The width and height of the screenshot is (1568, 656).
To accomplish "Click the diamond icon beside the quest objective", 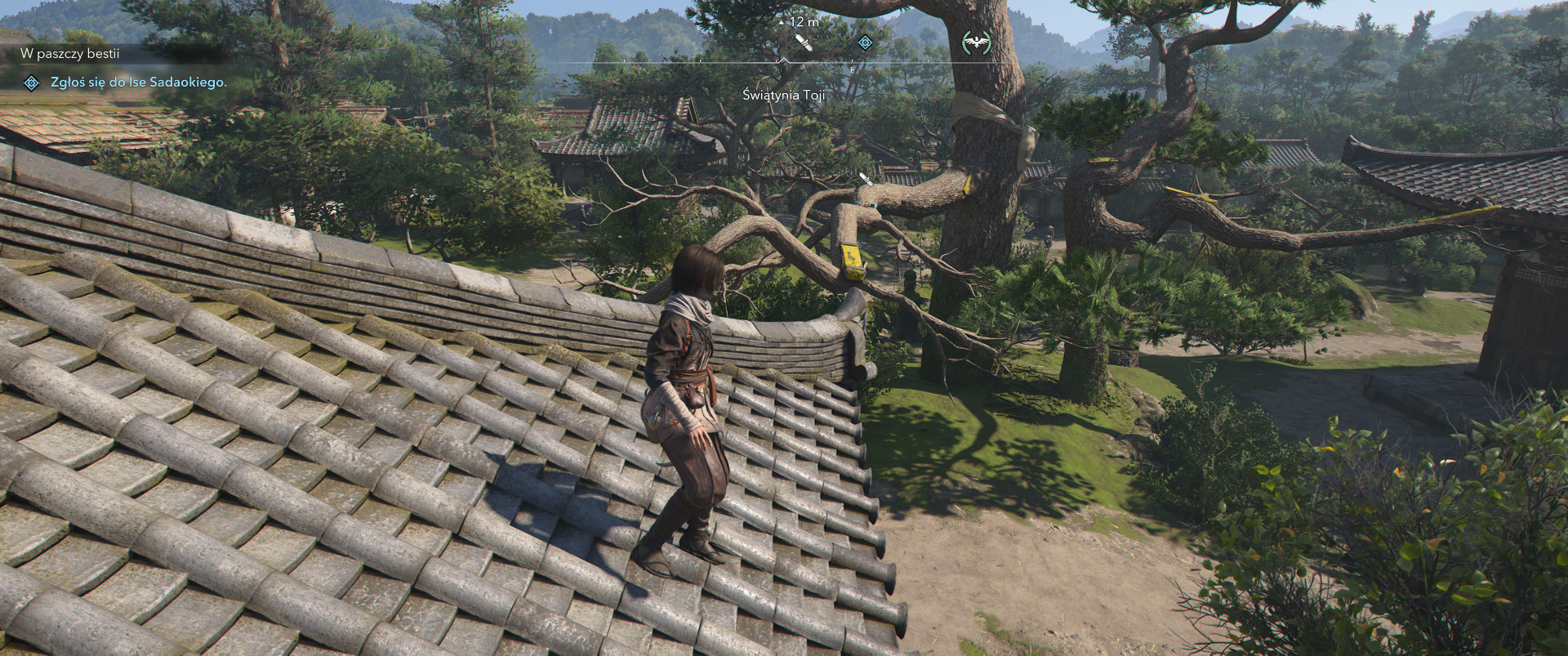I will 31,83.
